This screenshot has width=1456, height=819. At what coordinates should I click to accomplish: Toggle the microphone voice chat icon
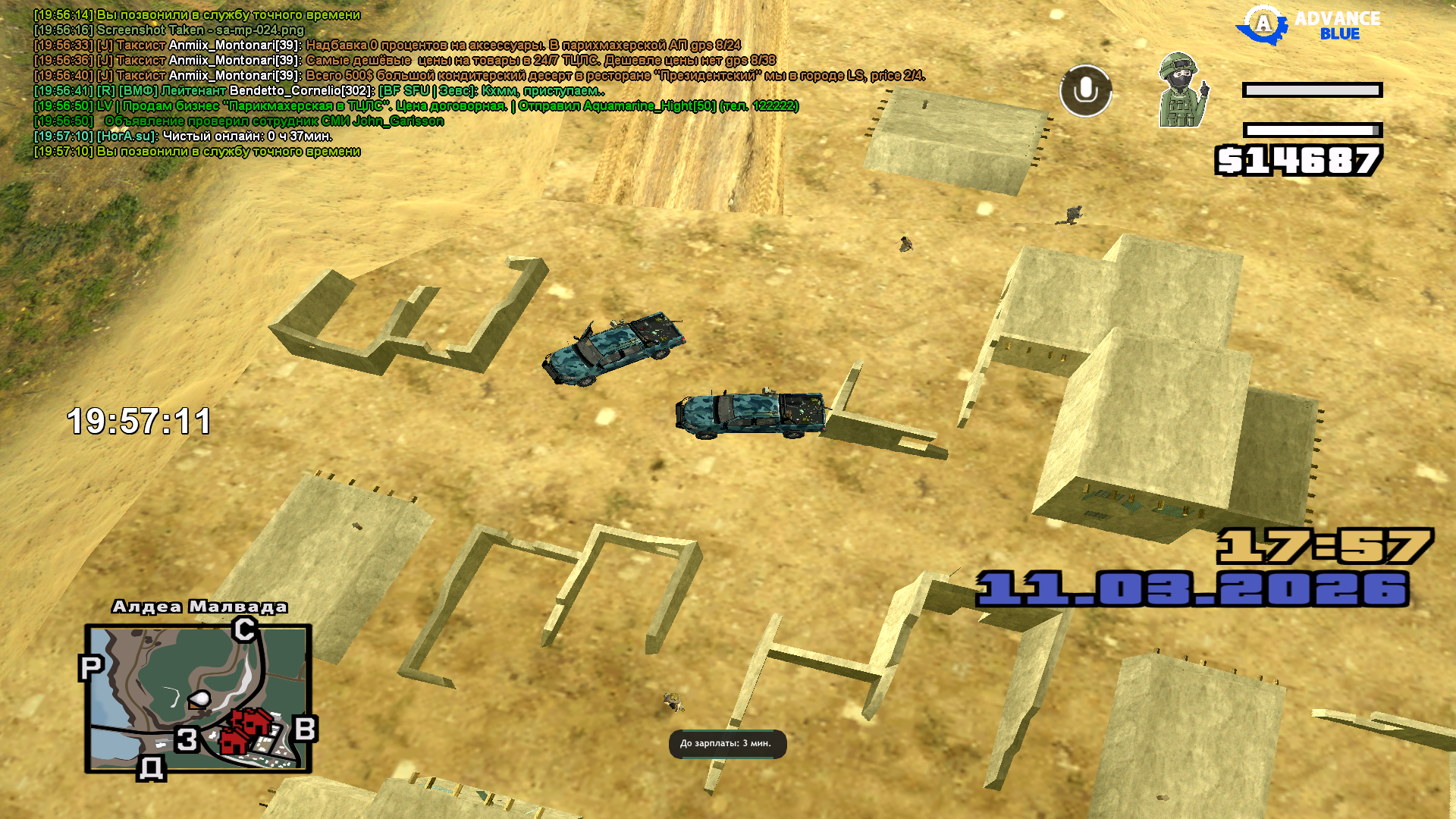(1085, 91)
